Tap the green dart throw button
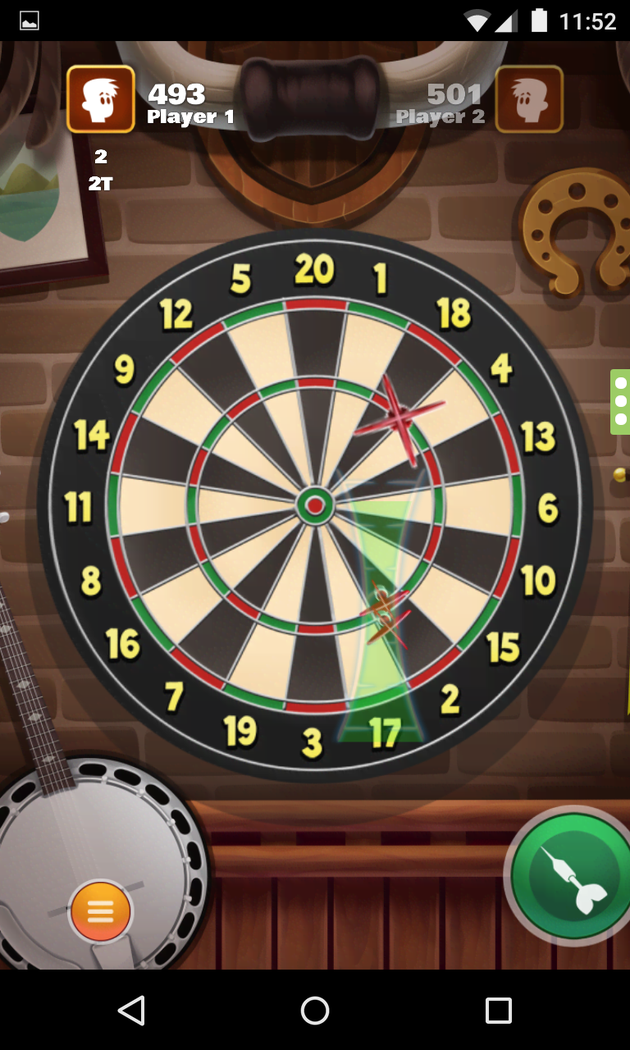This screenshot has height=1050, width=630. click(572, 876)
